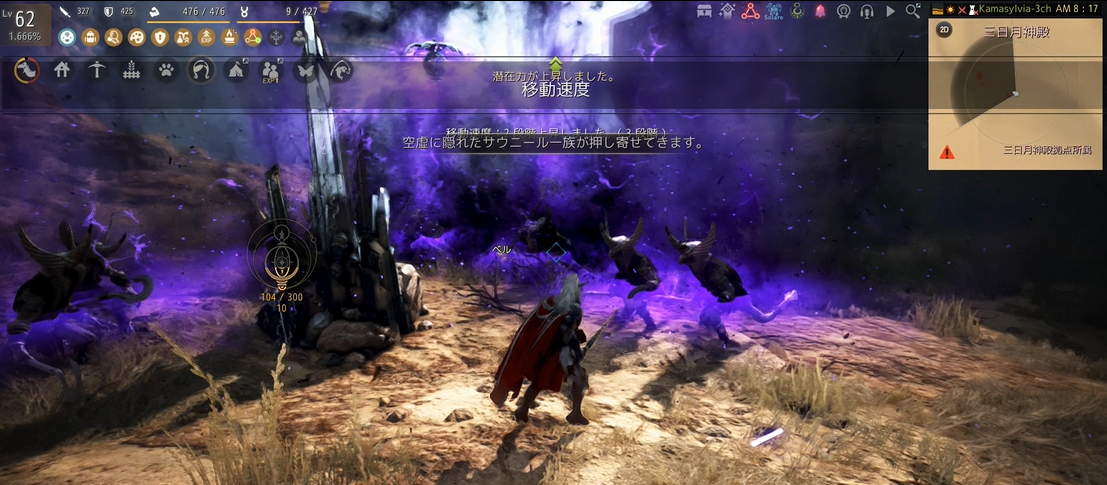Toggle the minimap 2D view button
This screenshot has width=1107, height=485.
pyautogui.click(x=944, y=30)
